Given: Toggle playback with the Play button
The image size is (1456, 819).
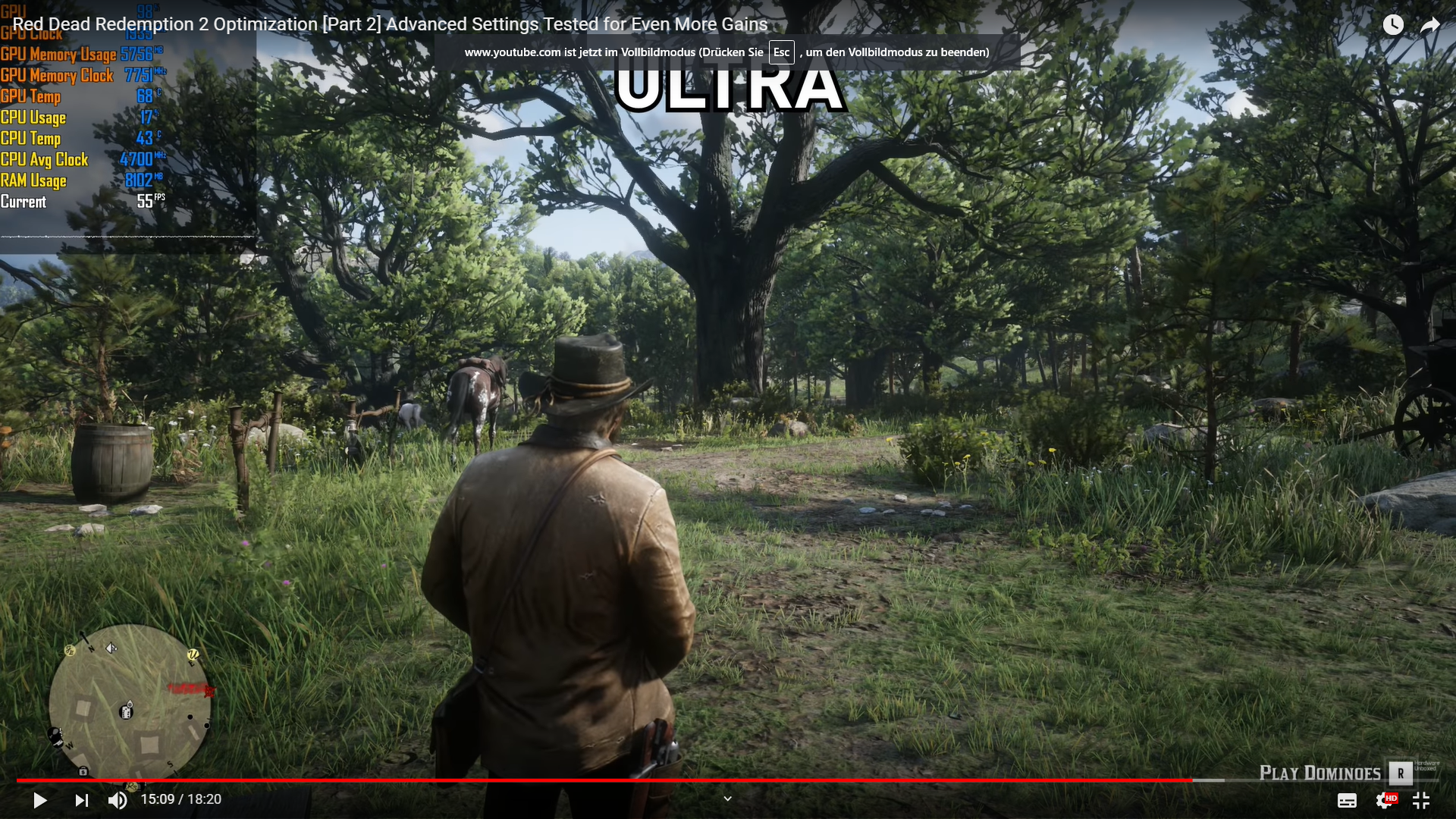Looking at the screenshot, I should tap(39, 800).
